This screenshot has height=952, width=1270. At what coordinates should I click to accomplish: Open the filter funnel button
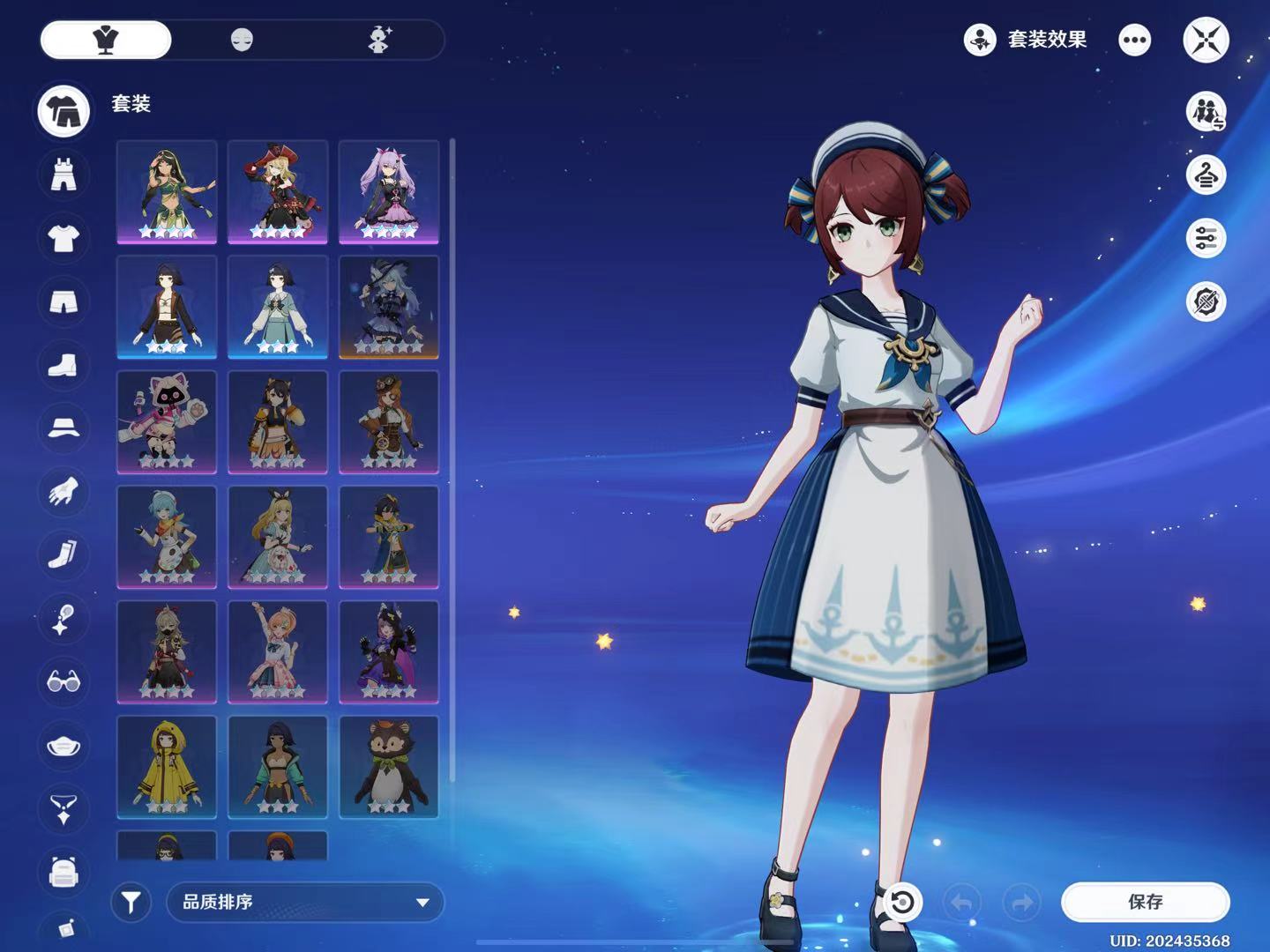coord(131,902)
